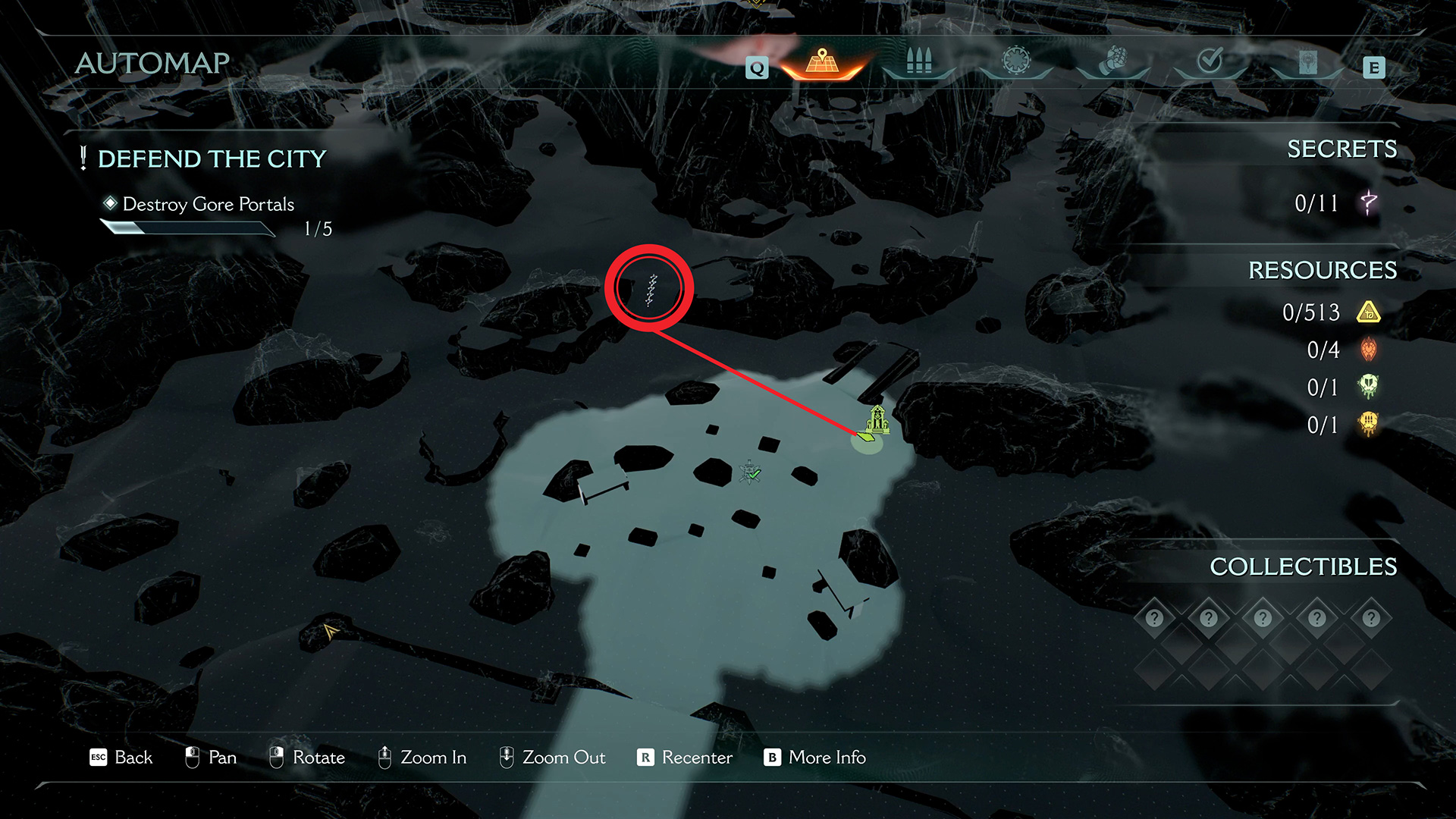The width and height of the screenshot is (1456, 819).
Task: Open the circular sawblade shield tab
Action: (1016, 61)
